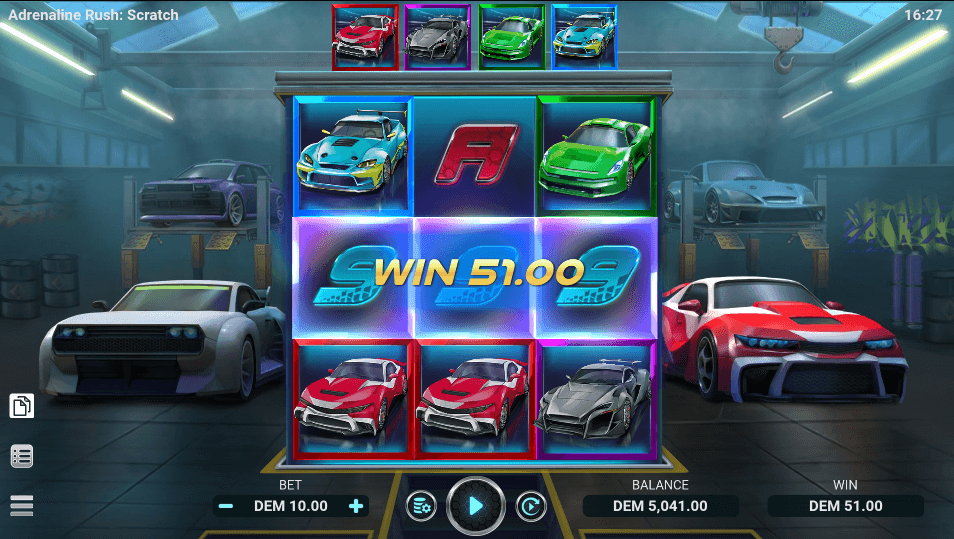
Task: Select the green car thumbnail in the top row
Action: (x=511, y=37)
